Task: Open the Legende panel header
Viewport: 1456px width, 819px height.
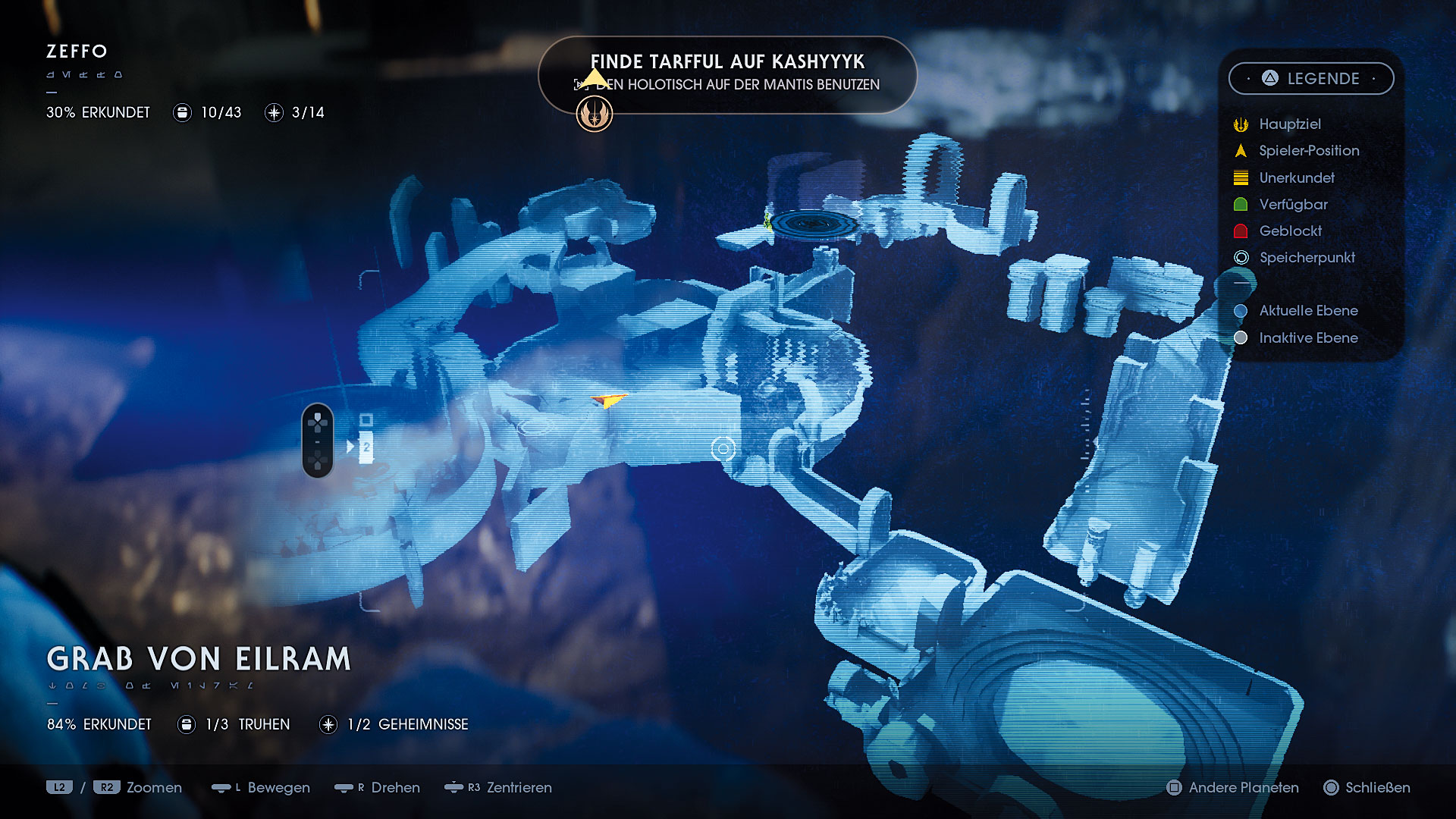Action: click(x=1311, y=79)
